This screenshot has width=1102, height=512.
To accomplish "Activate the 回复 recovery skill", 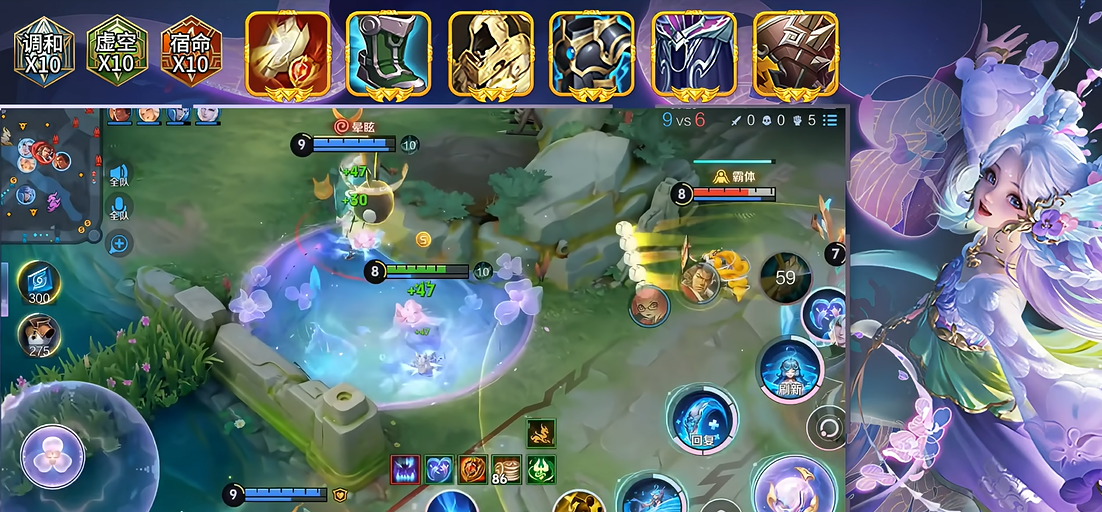I will (703, 418).
